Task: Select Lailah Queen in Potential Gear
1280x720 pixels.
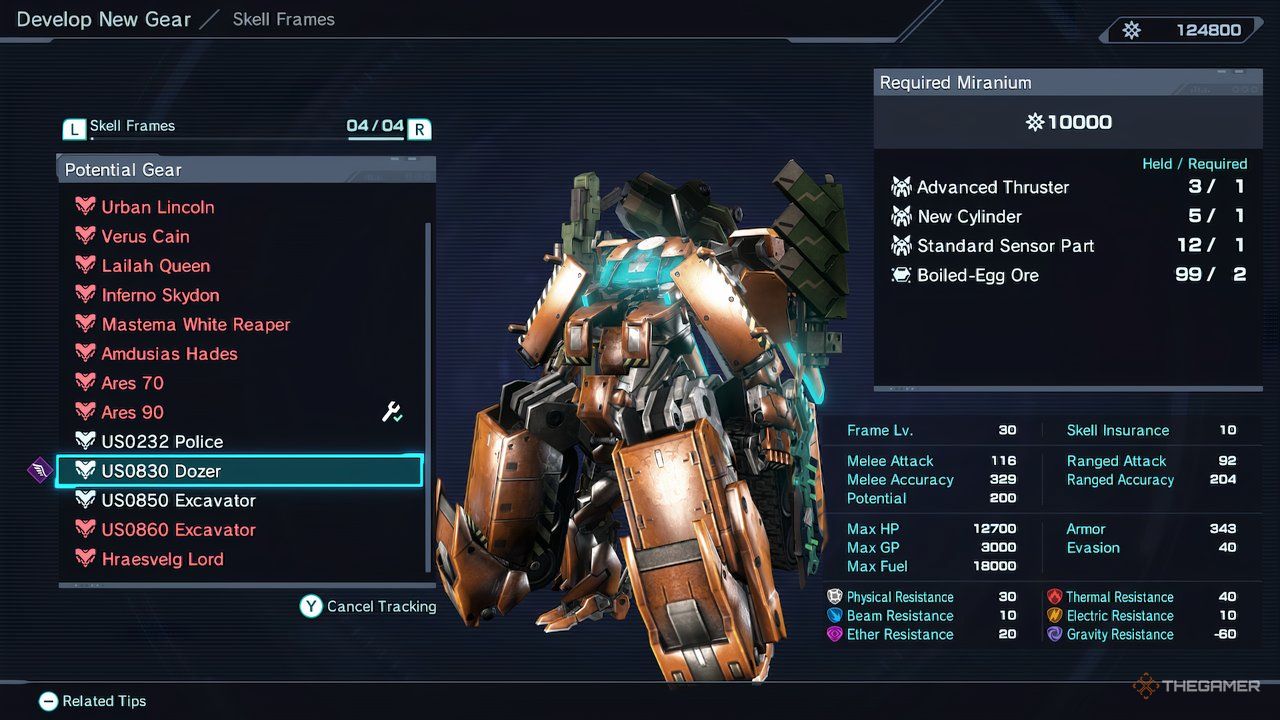Action: [155, 266]
